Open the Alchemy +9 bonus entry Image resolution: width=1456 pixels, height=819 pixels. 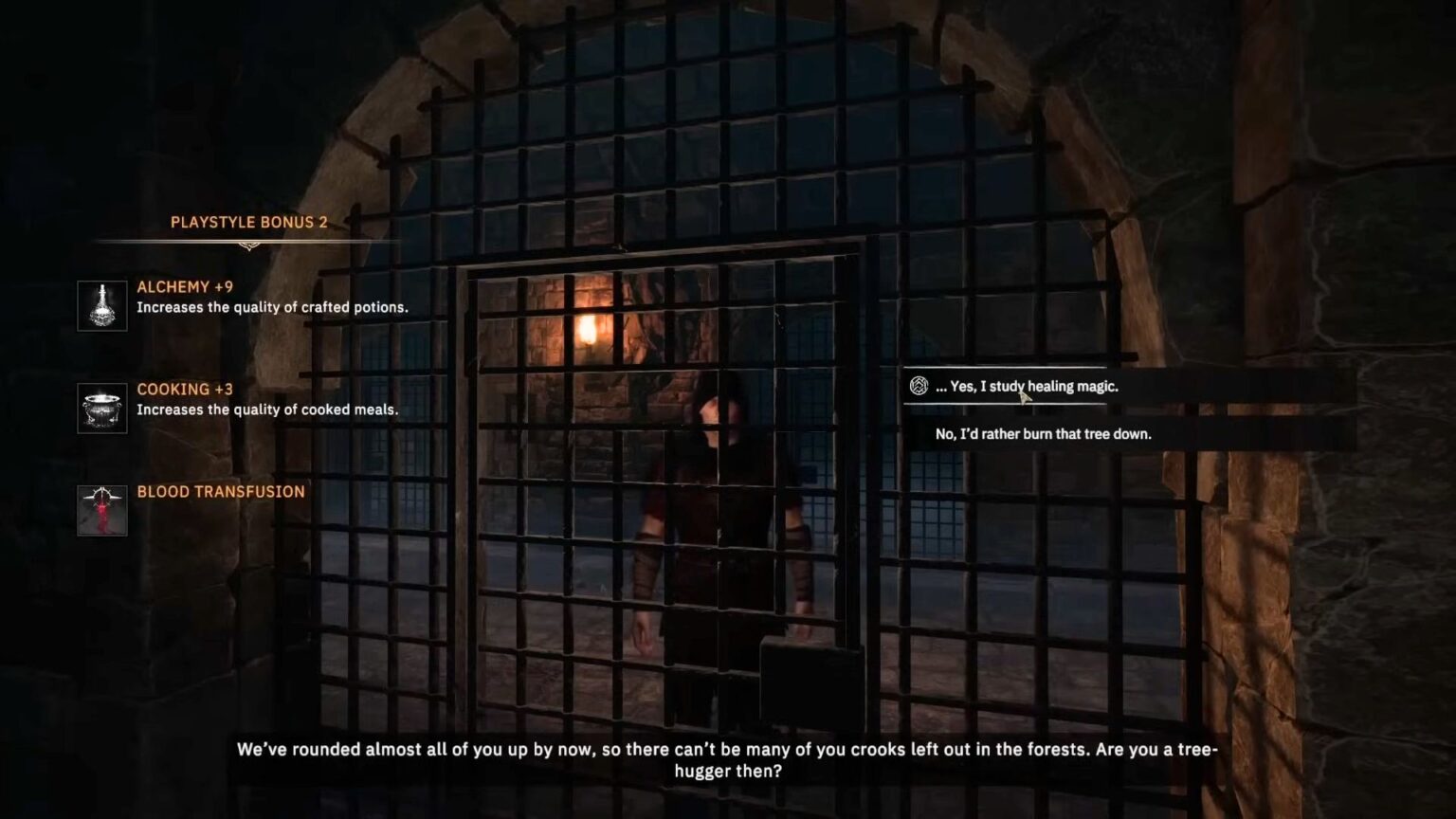coord(186,286)
